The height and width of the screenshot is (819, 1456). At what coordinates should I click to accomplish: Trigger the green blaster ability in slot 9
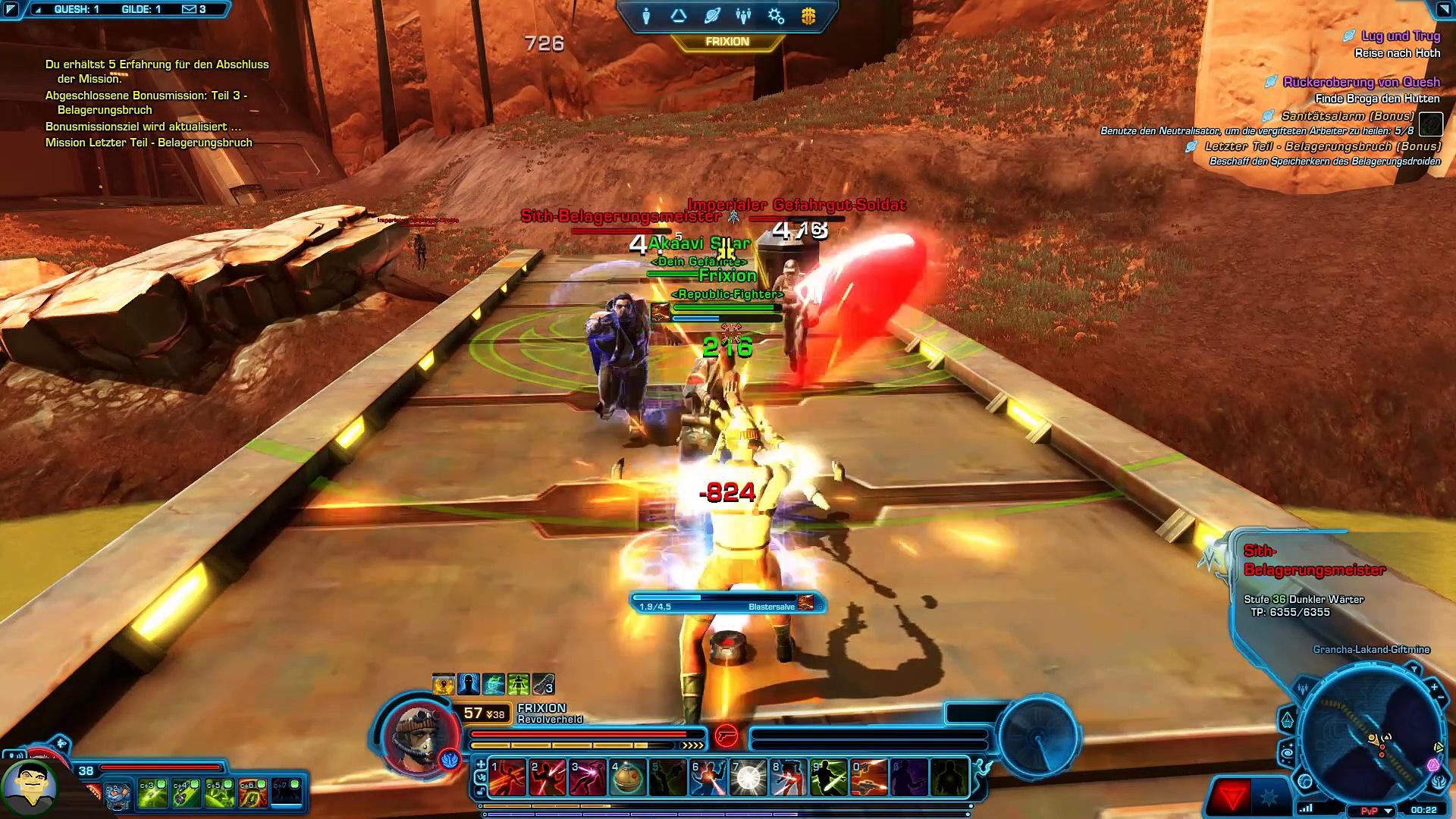[828, 779]
